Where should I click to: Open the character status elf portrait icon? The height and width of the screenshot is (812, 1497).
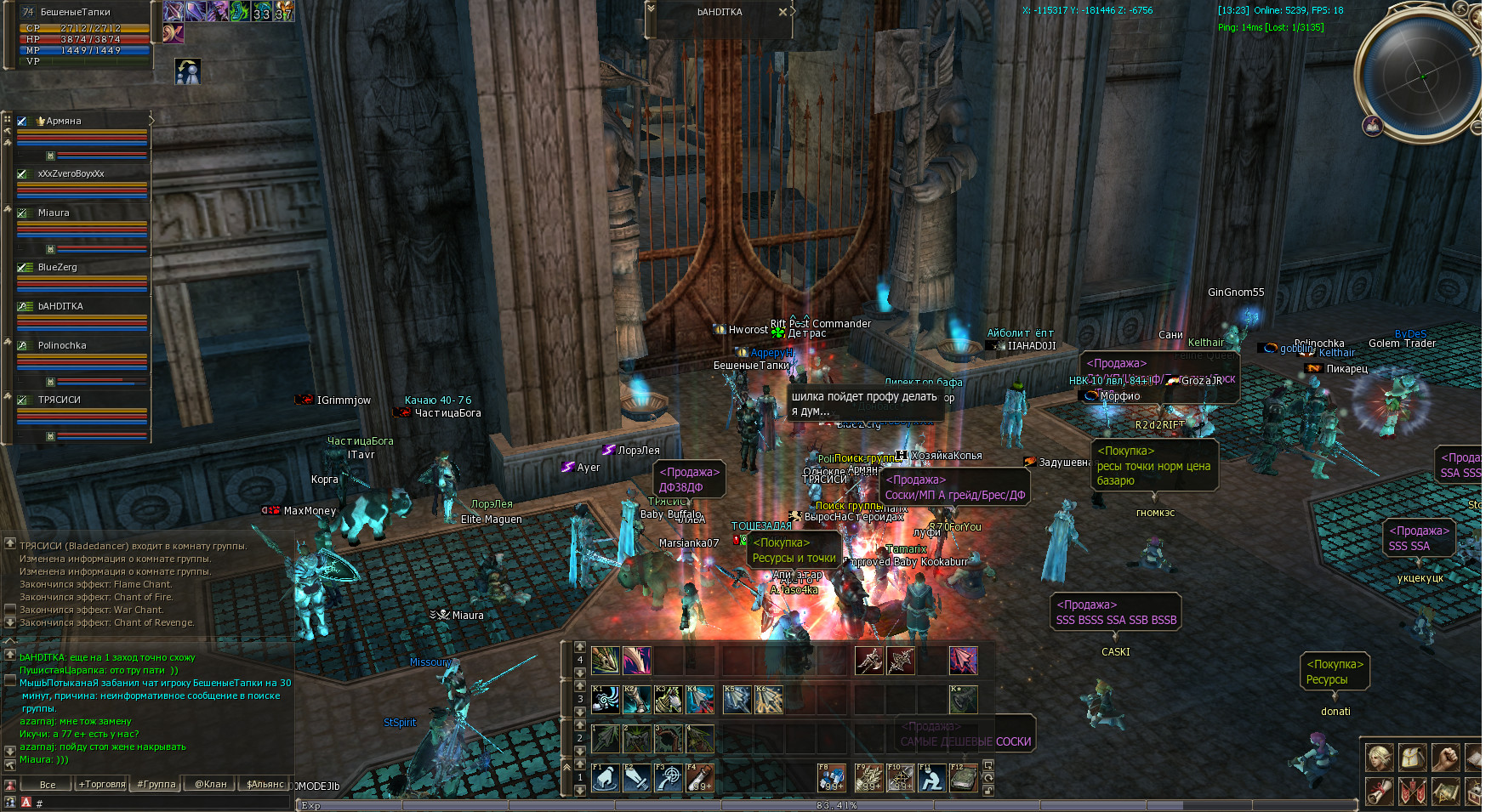tap(1380, 757)
